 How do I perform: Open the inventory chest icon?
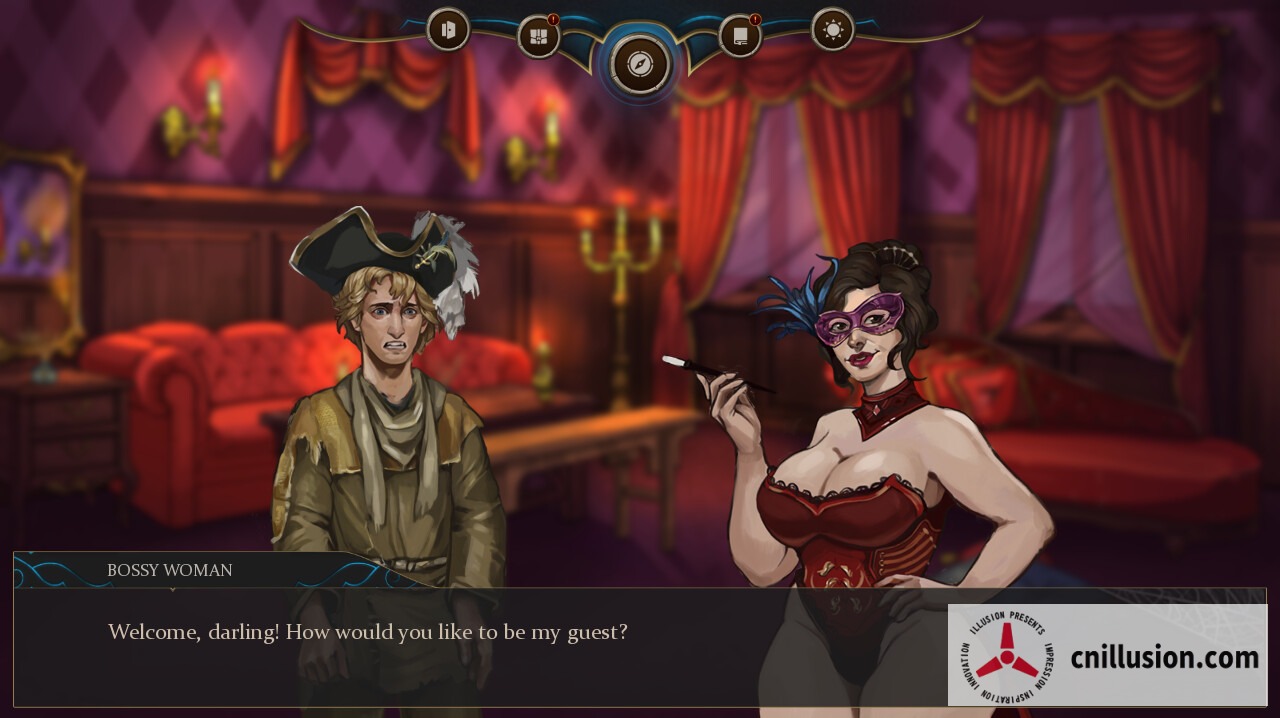(x=538, y=38)
